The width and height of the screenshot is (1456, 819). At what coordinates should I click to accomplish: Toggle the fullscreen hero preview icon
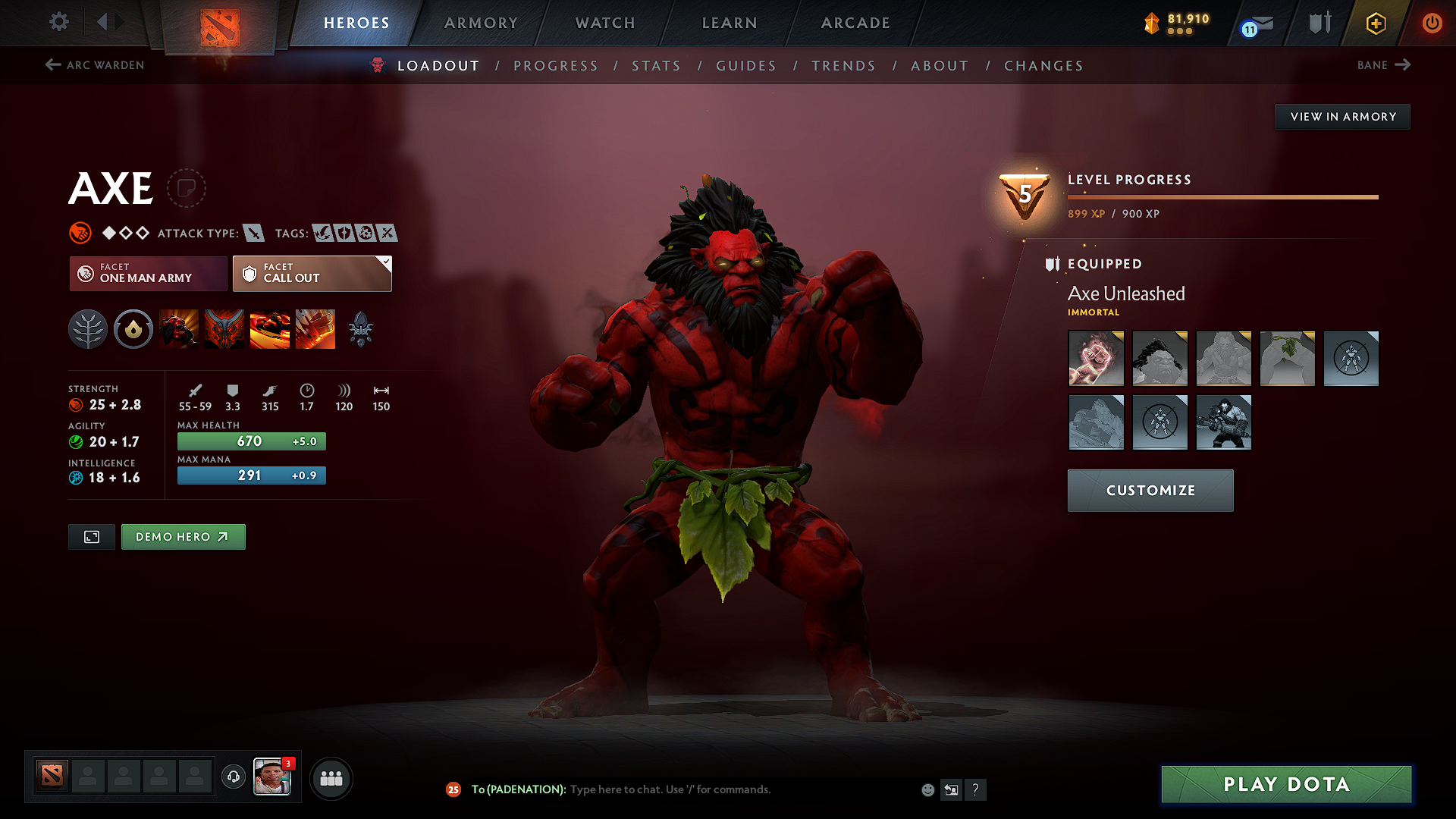91,536
